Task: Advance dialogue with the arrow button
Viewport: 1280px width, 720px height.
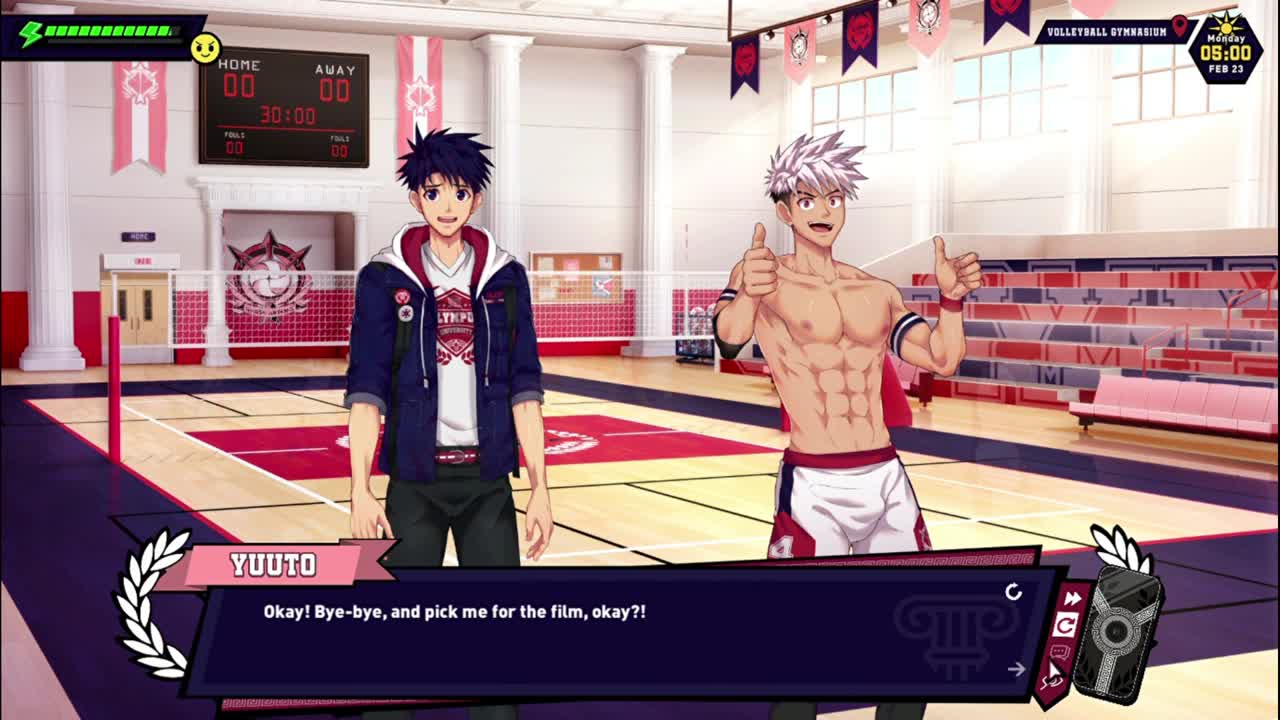Action: pos(1017,669)
